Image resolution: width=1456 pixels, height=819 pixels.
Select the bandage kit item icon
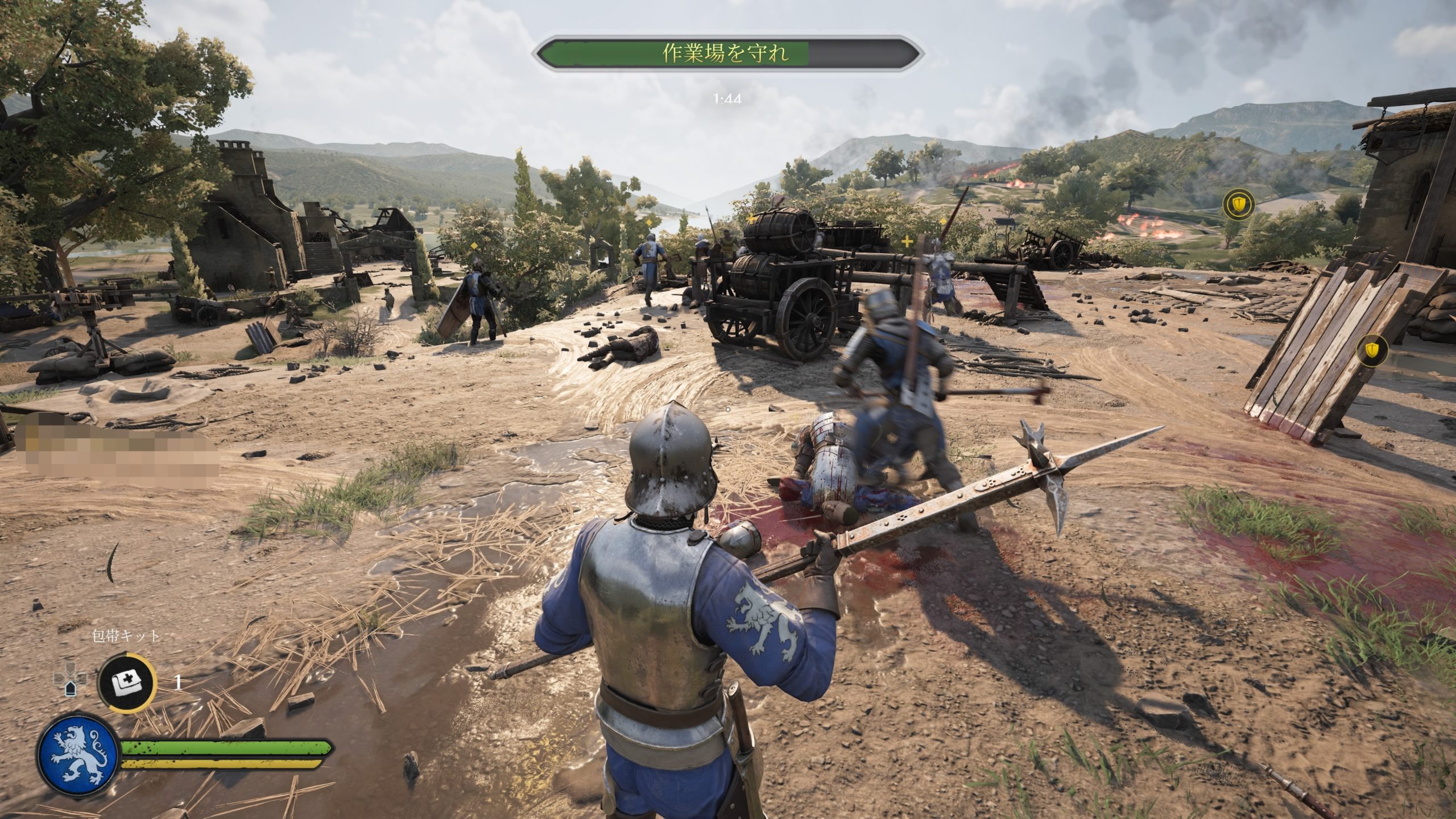[x=126, y=682]
